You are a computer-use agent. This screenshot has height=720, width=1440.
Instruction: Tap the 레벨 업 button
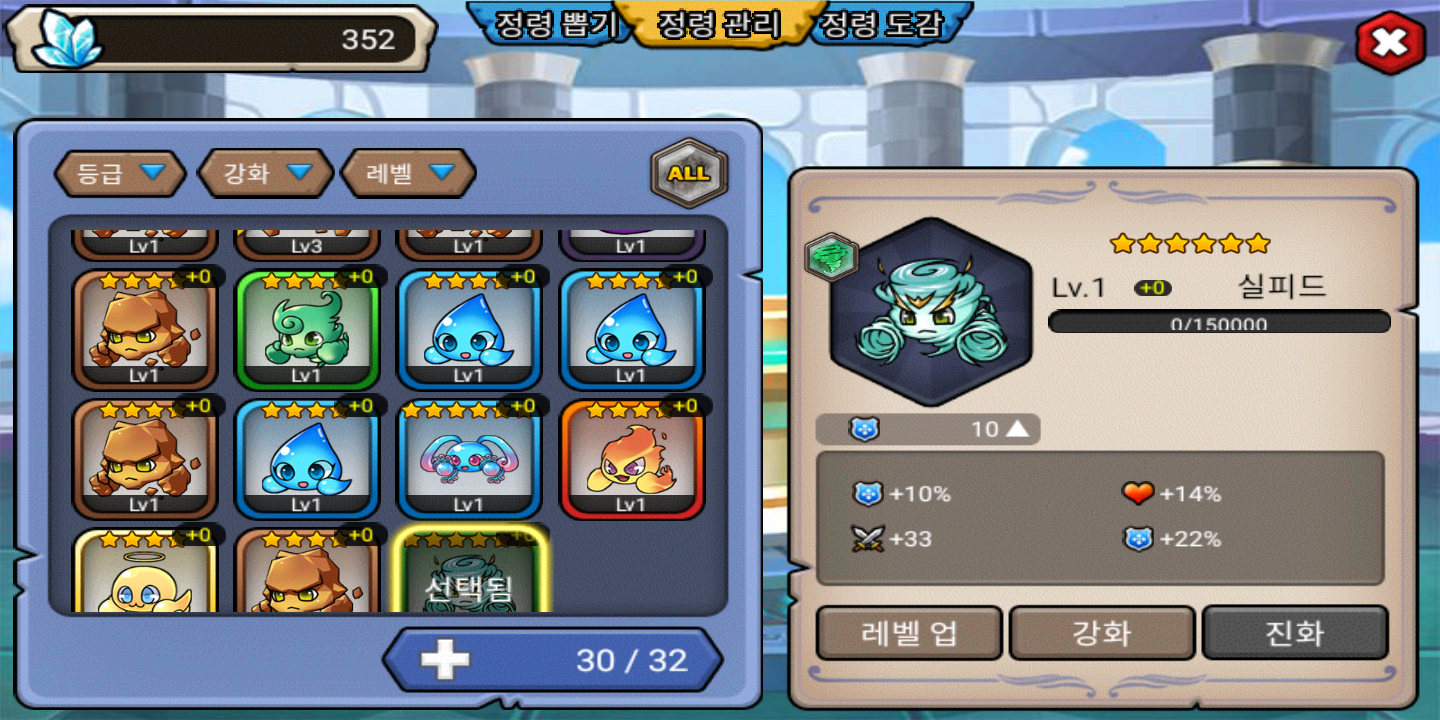tap(909, 633)
